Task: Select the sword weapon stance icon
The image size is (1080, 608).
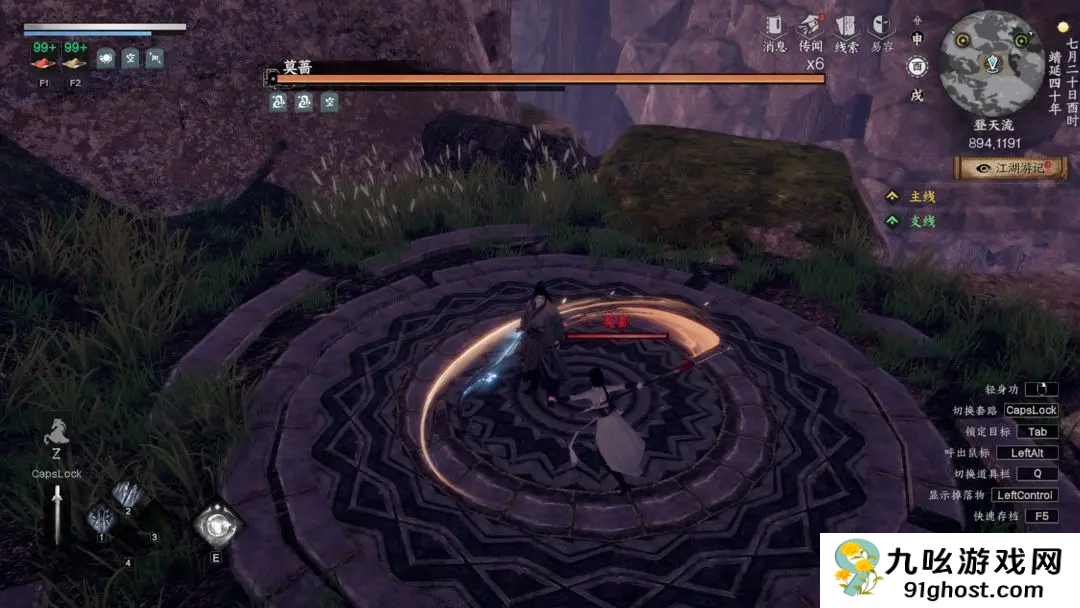Action: [x=57, y=513]
